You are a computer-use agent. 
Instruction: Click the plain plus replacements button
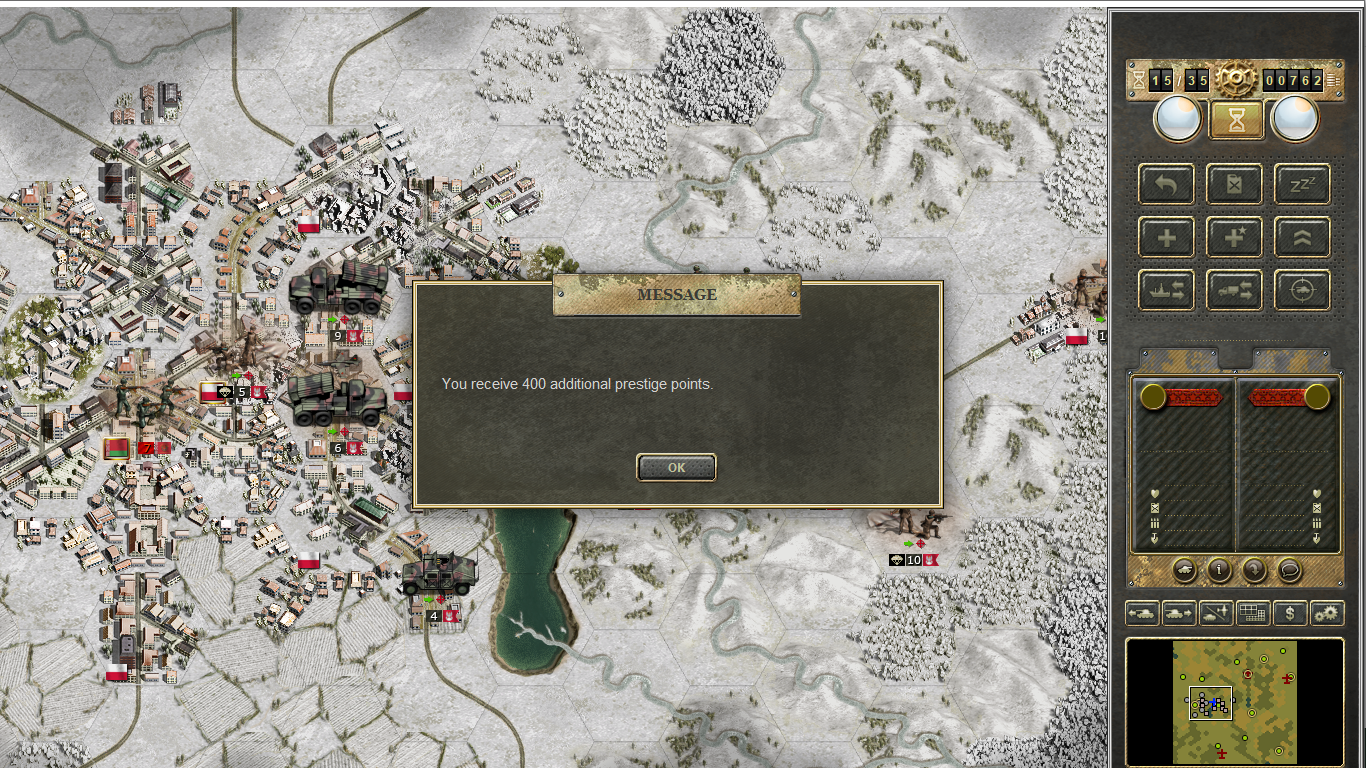click(1166, 238)
